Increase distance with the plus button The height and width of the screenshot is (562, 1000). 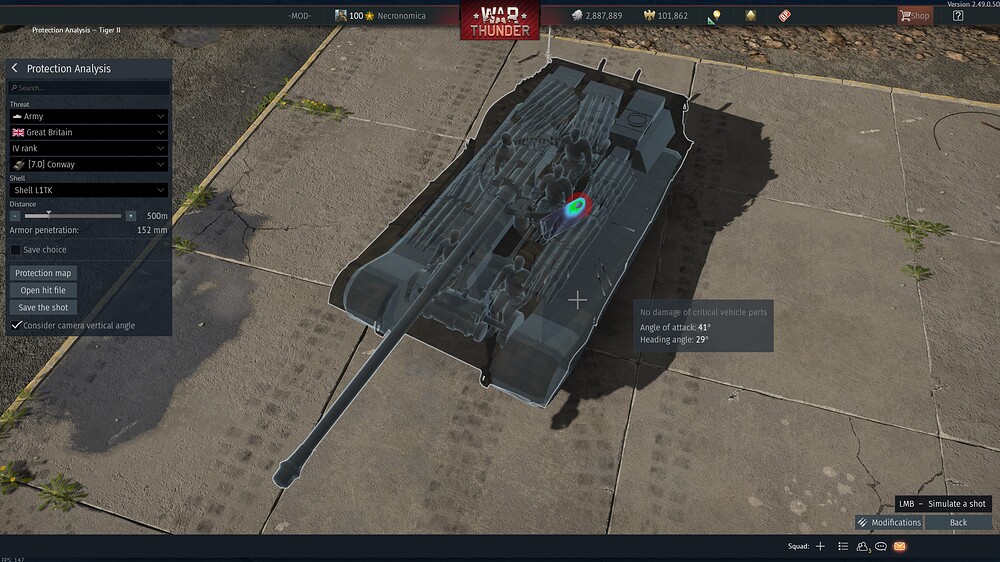point(130,216)
